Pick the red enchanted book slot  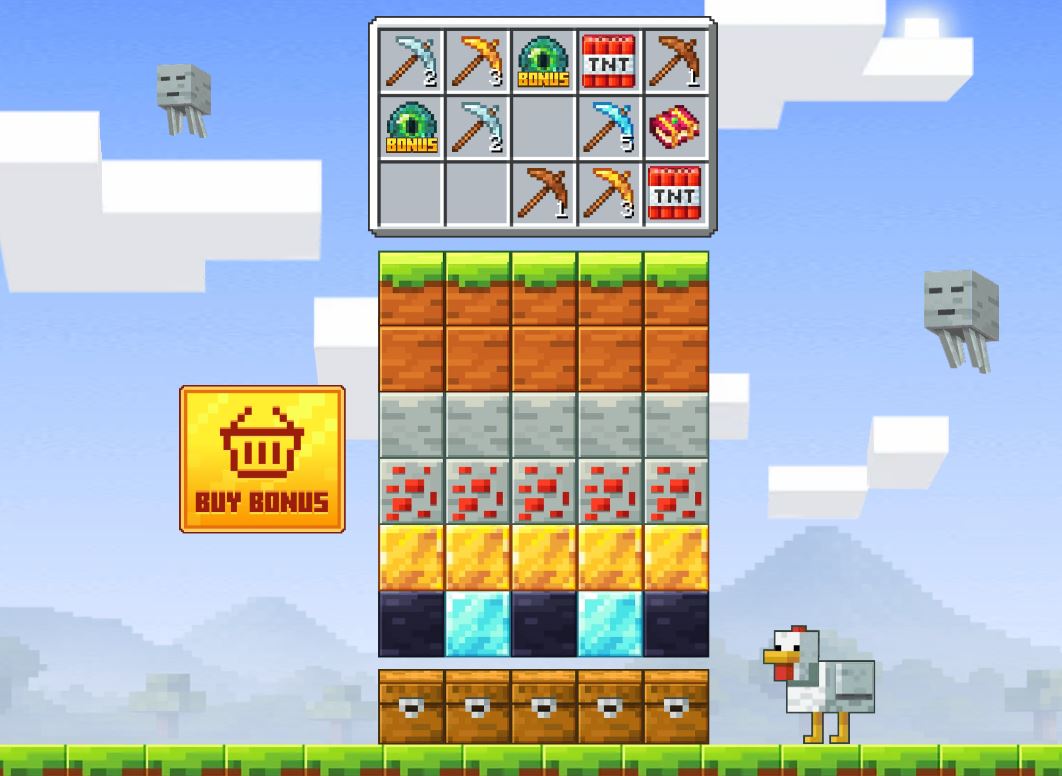coord(674,128)
